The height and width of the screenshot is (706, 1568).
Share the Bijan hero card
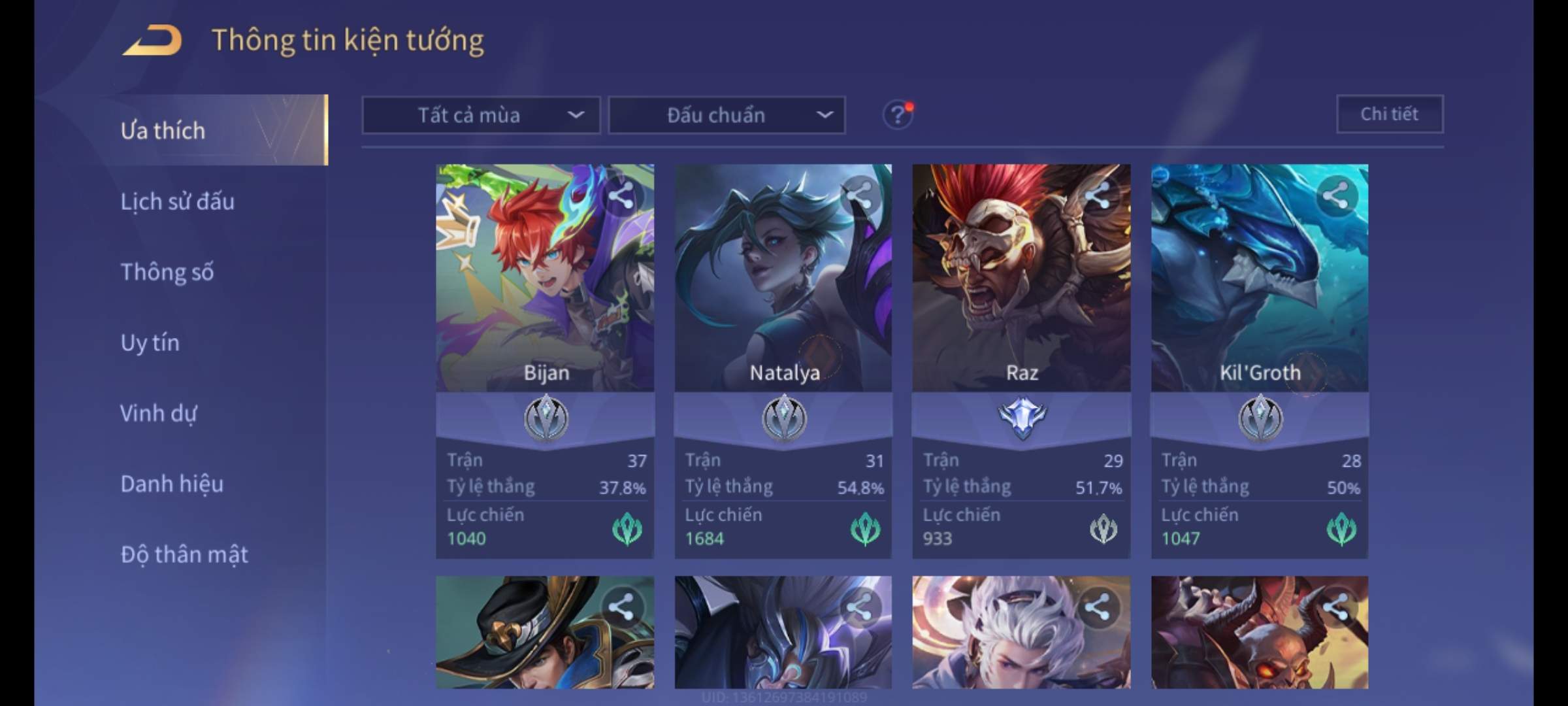tap(621, 195)
